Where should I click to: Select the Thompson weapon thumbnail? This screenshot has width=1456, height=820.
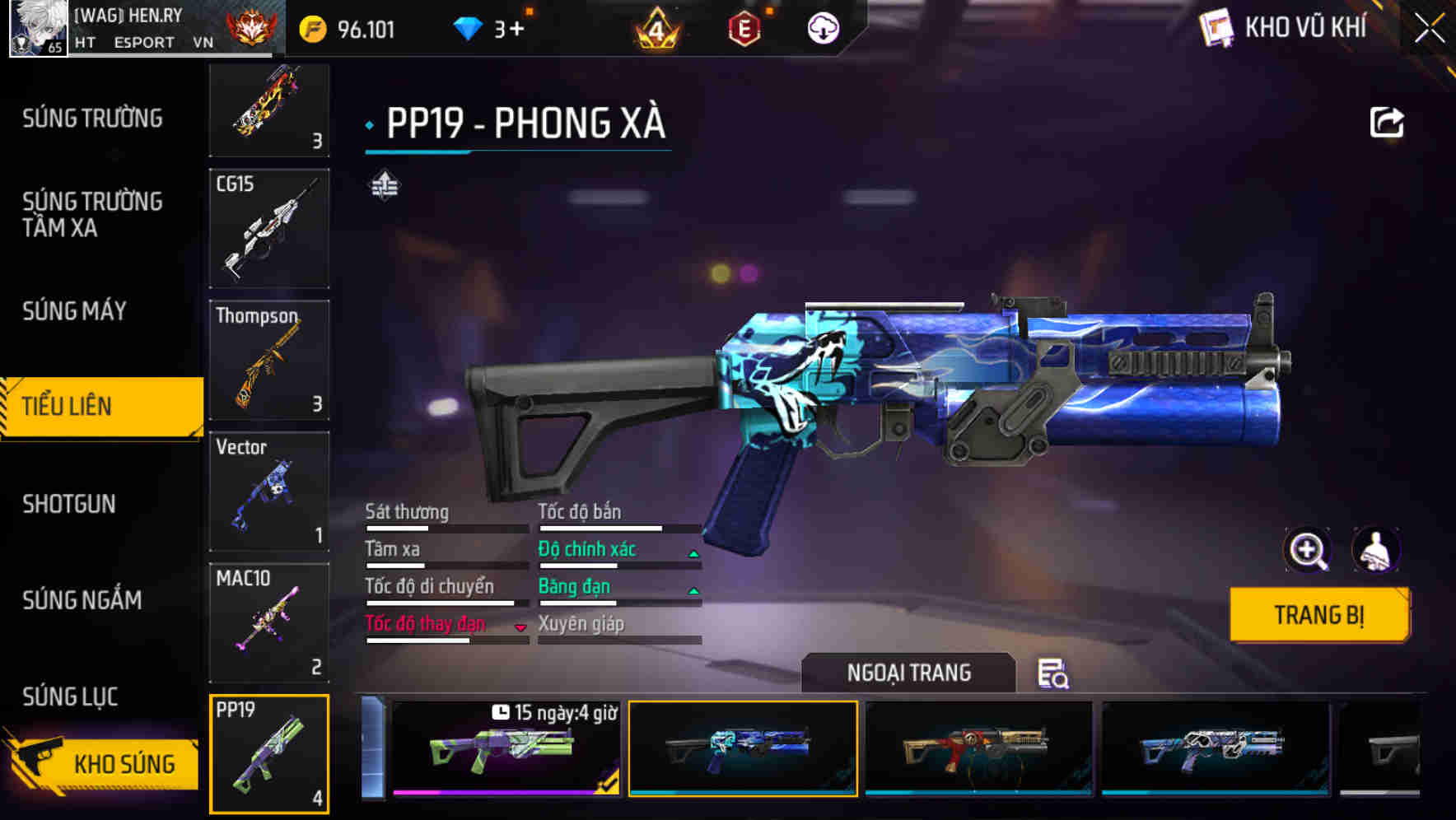click(x=268, y=360)
